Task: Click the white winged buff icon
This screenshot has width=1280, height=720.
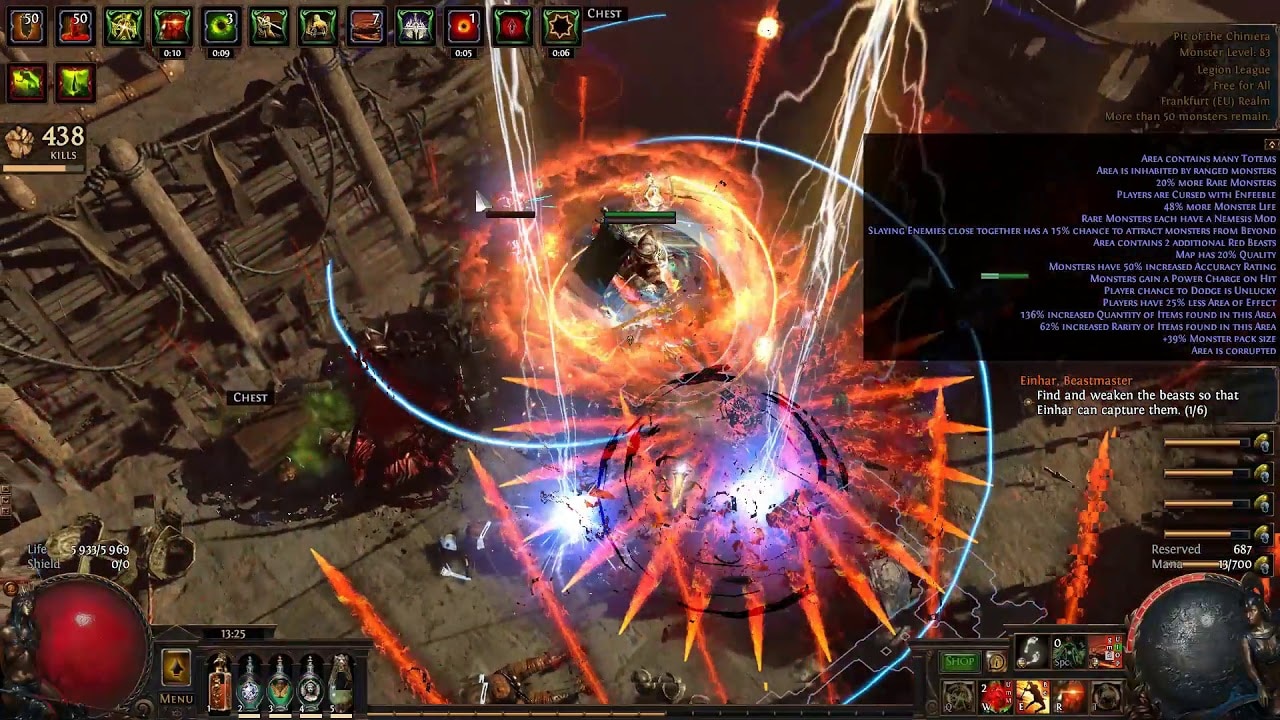Action: click(x=414, y=27)
